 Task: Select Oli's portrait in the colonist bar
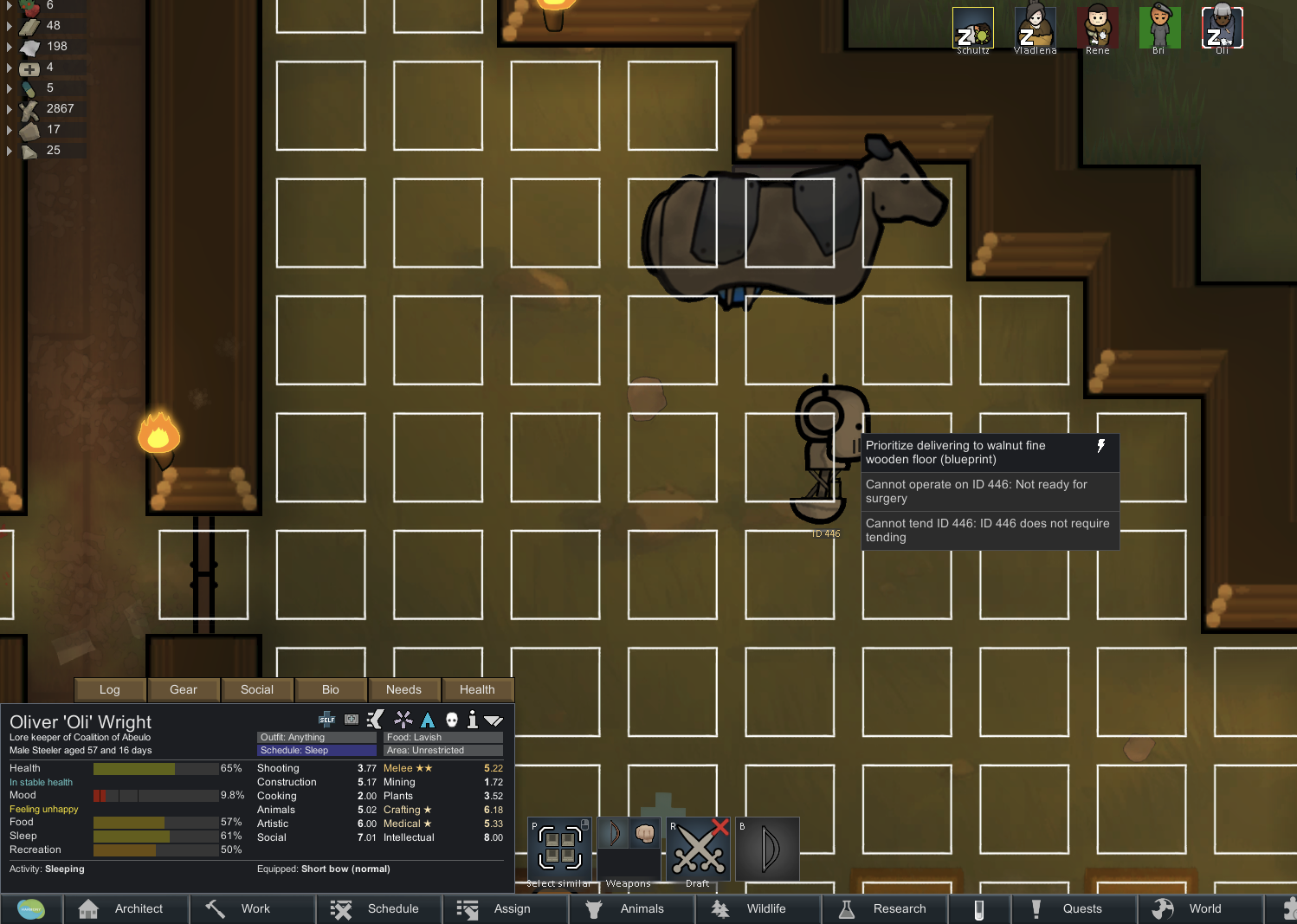pyautogui.click(x=1222, y=26)
